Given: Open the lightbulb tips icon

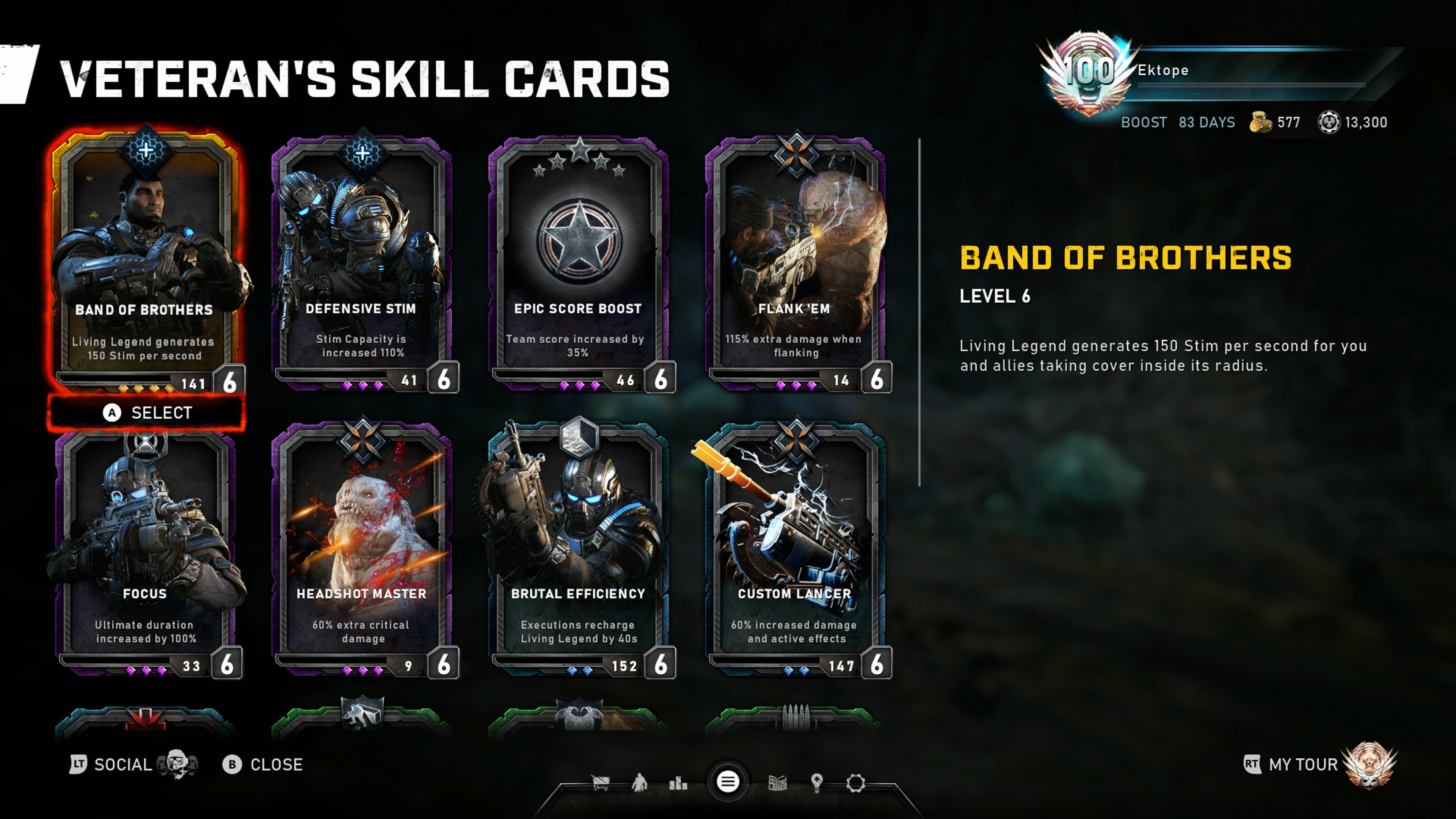Looking at the screenshot, I should (817, 783).
